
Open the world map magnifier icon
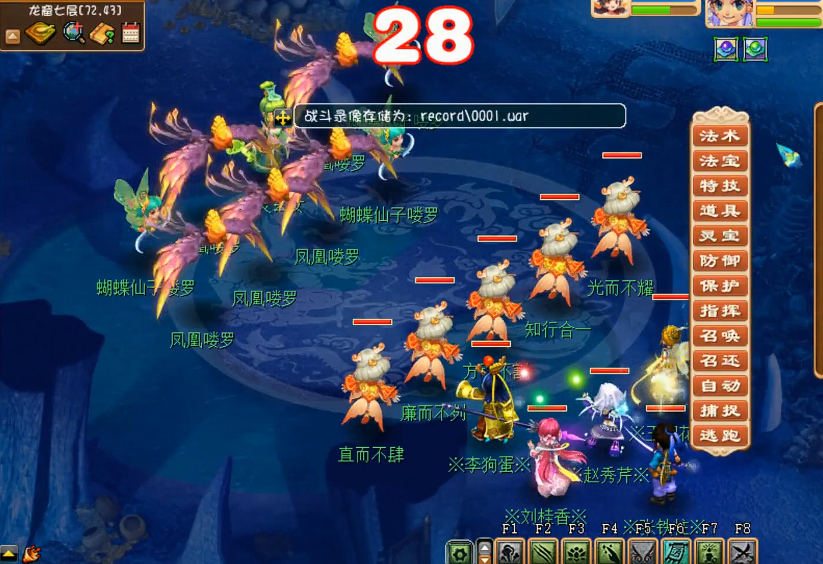point(74,33)
